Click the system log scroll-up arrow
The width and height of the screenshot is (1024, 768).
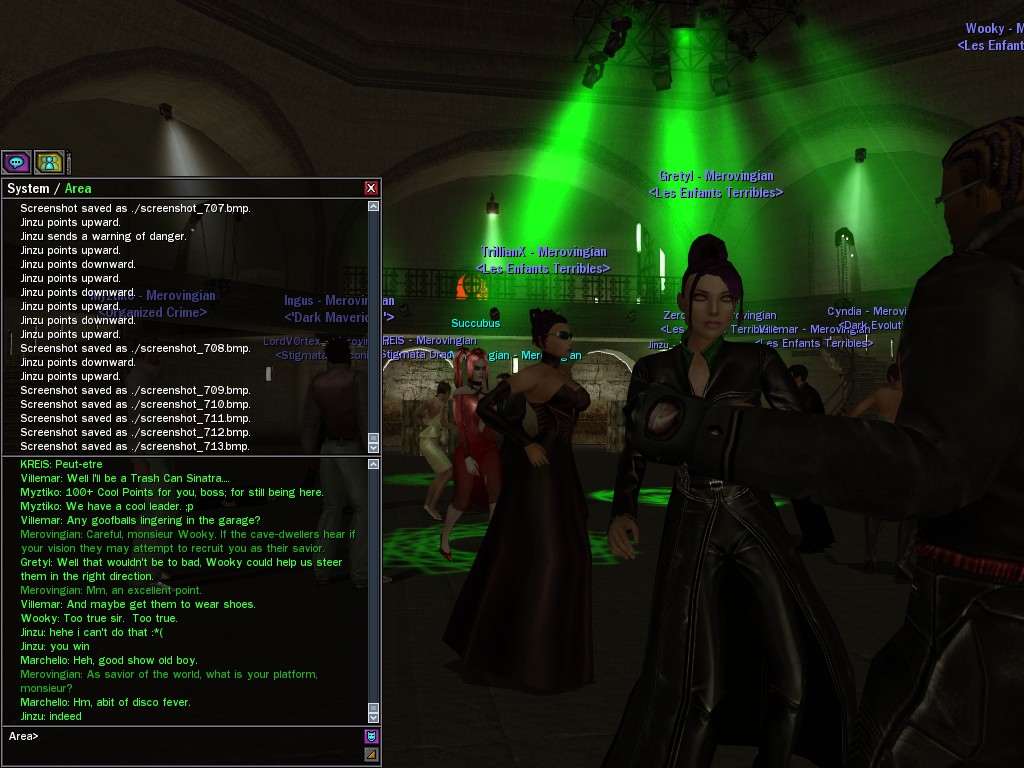click(x=374, y=206)
